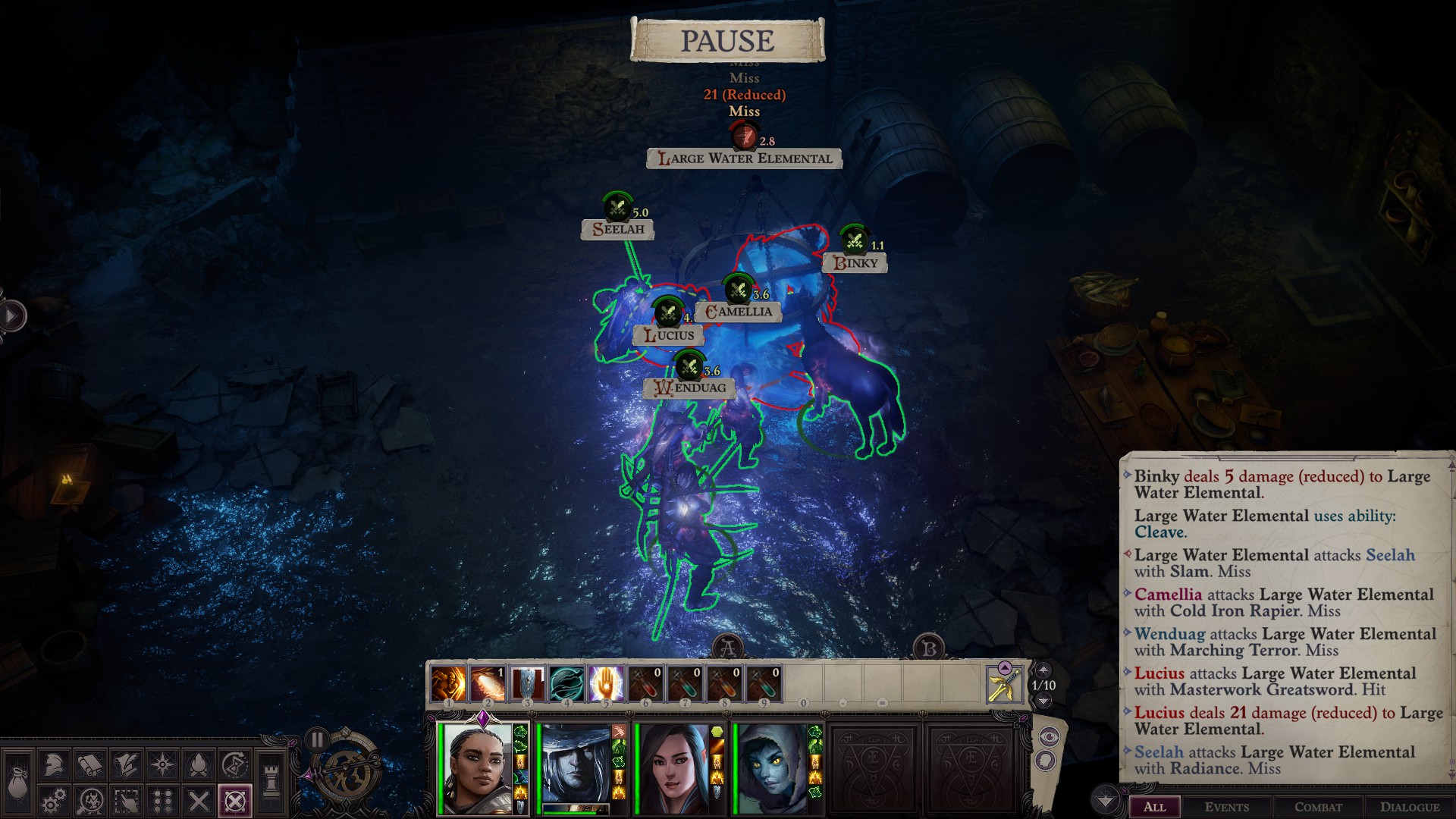Open the inventory bag
The image size is (1456, 819).
[17, 781]
